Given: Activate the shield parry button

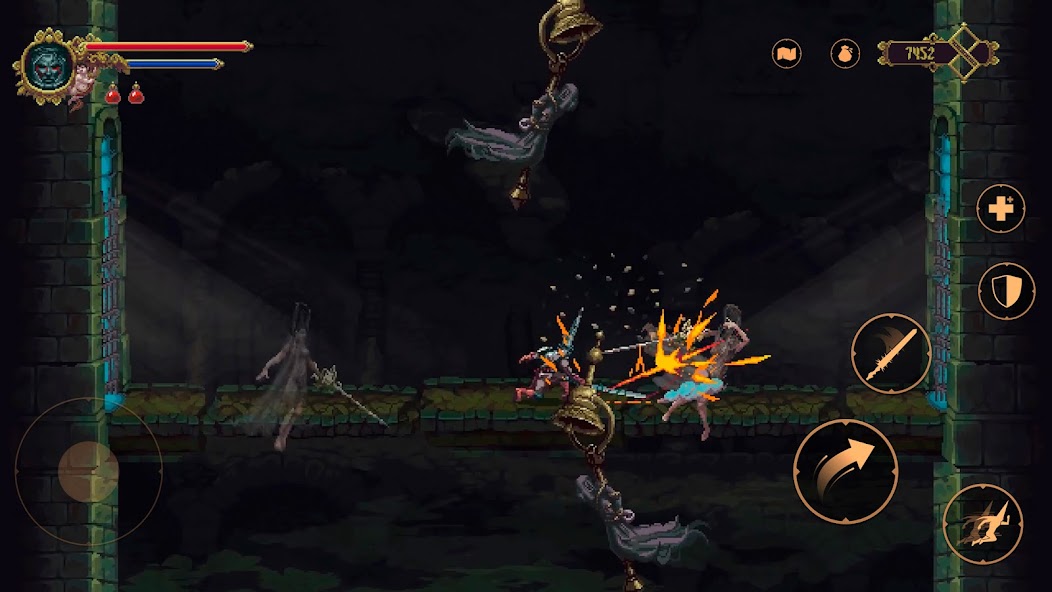Looking at the screenshot, I should pyautogui.click(x=1006, y=291).
